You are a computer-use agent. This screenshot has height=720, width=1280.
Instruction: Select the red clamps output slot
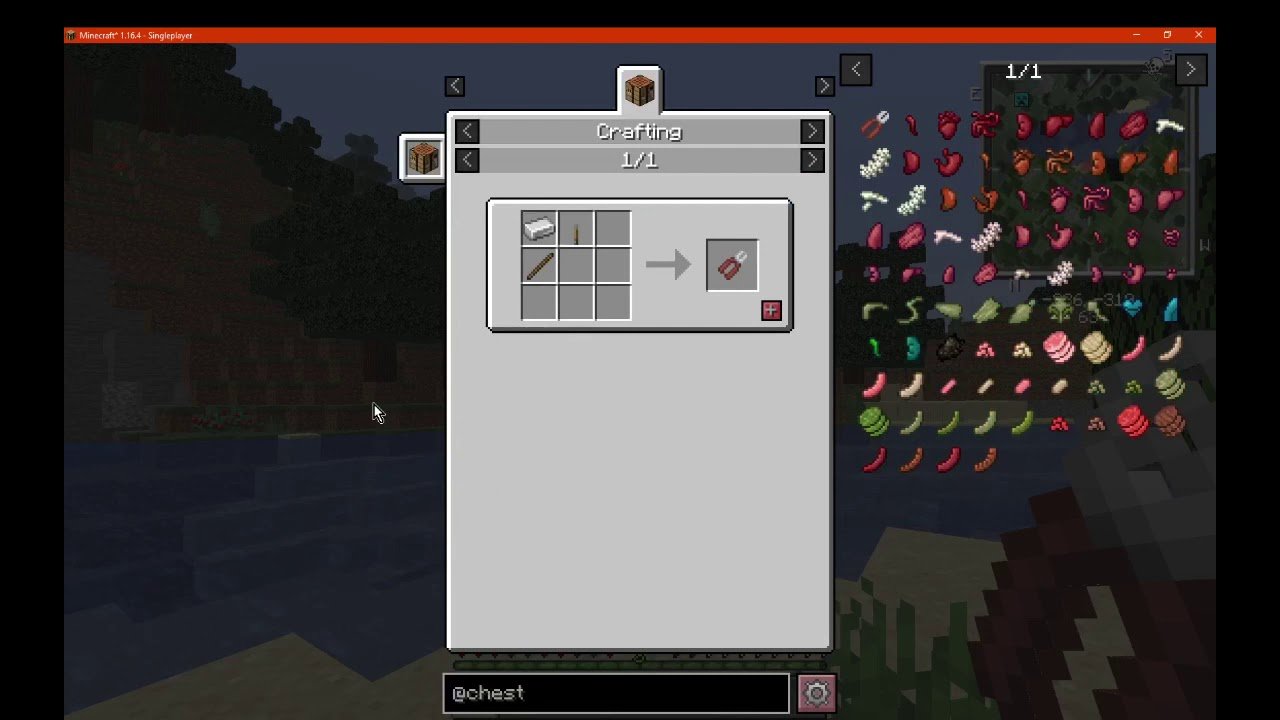click(732, 266)
